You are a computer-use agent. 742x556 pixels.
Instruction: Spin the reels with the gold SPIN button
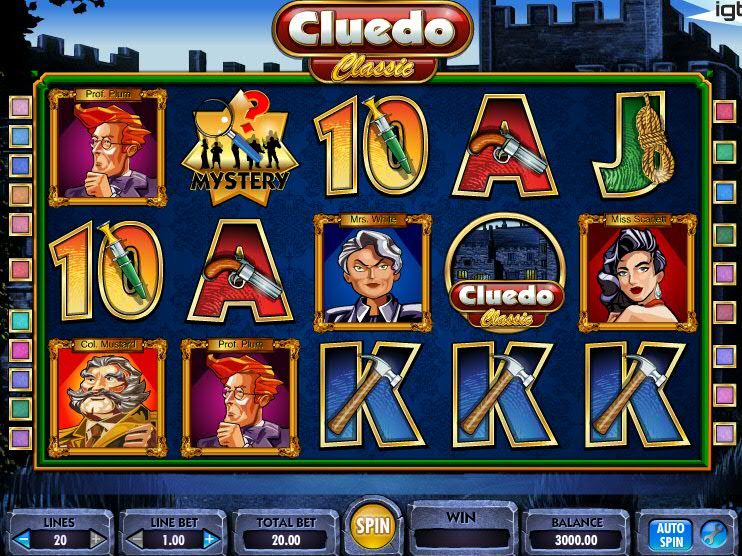click(x=375, y=526)
